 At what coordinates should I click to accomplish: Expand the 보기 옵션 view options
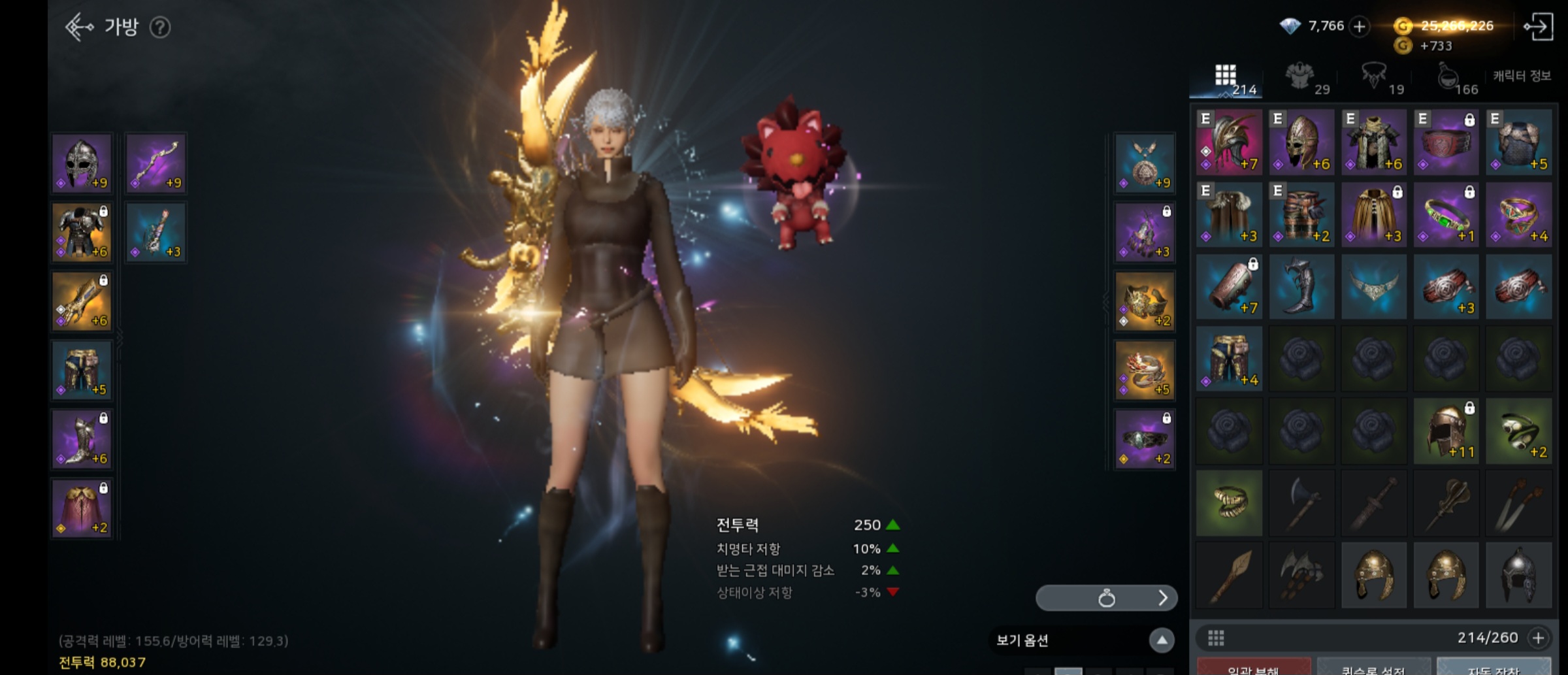(x=1162, y=640)
